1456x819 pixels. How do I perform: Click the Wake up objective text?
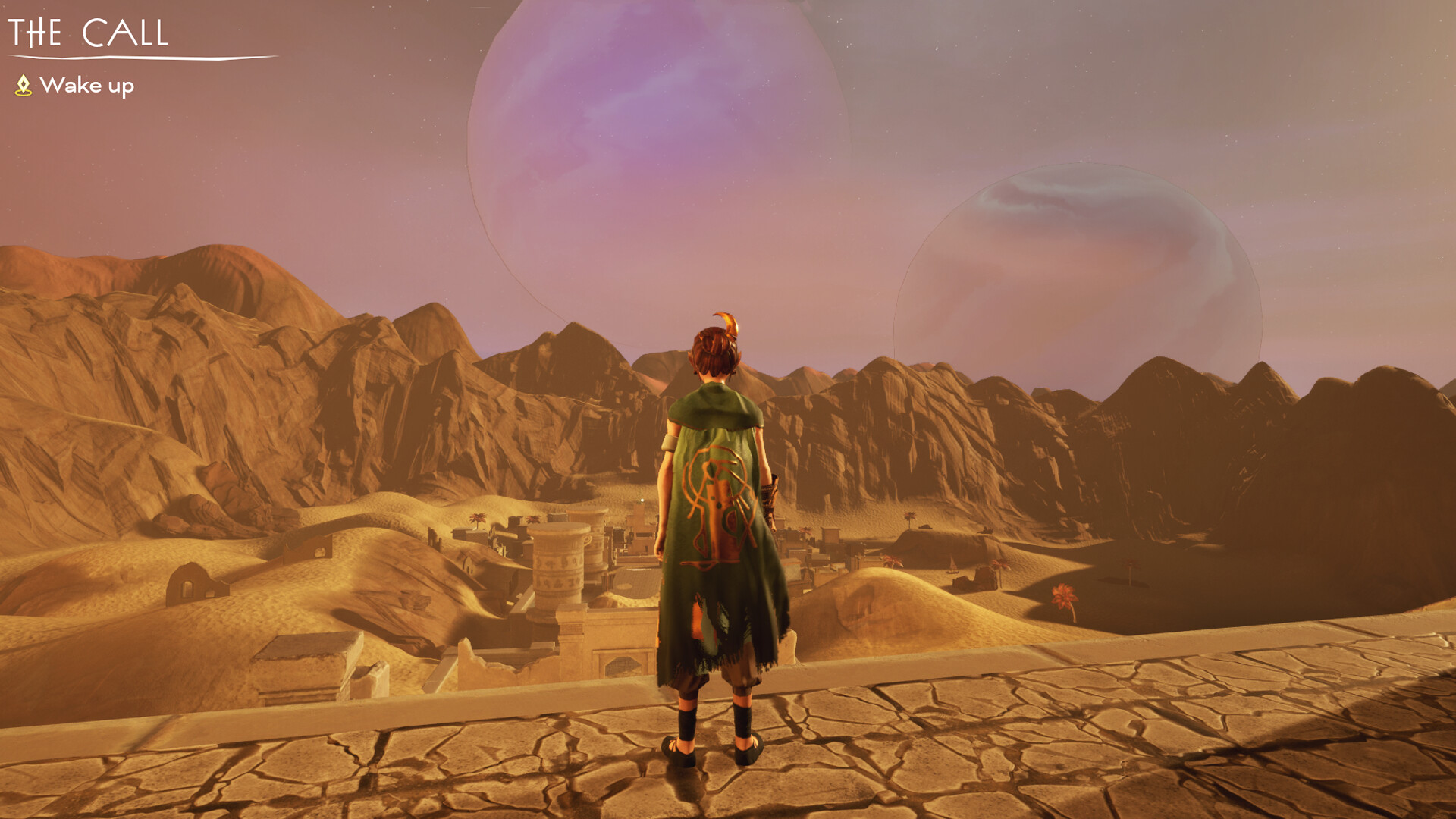tap(90, 85)
